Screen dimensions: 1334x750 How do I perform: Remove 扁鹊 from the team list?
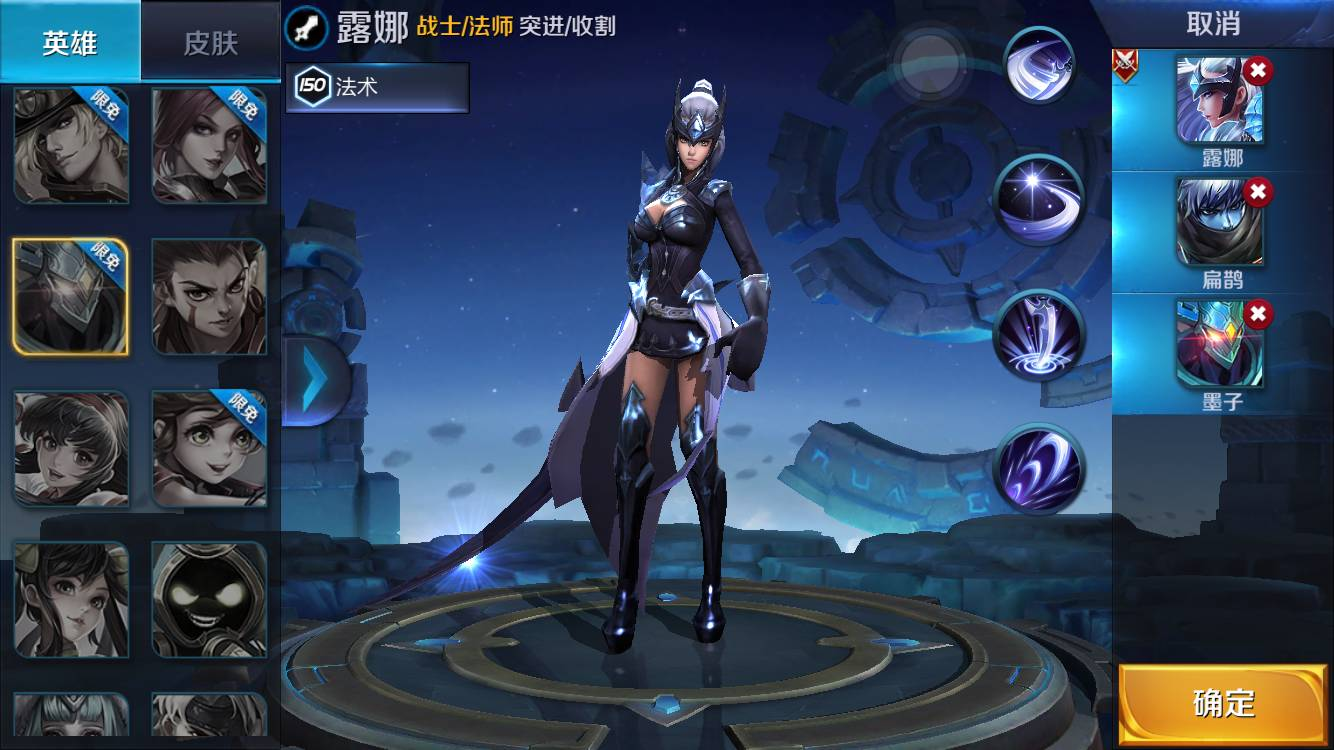coord(1258,190)
